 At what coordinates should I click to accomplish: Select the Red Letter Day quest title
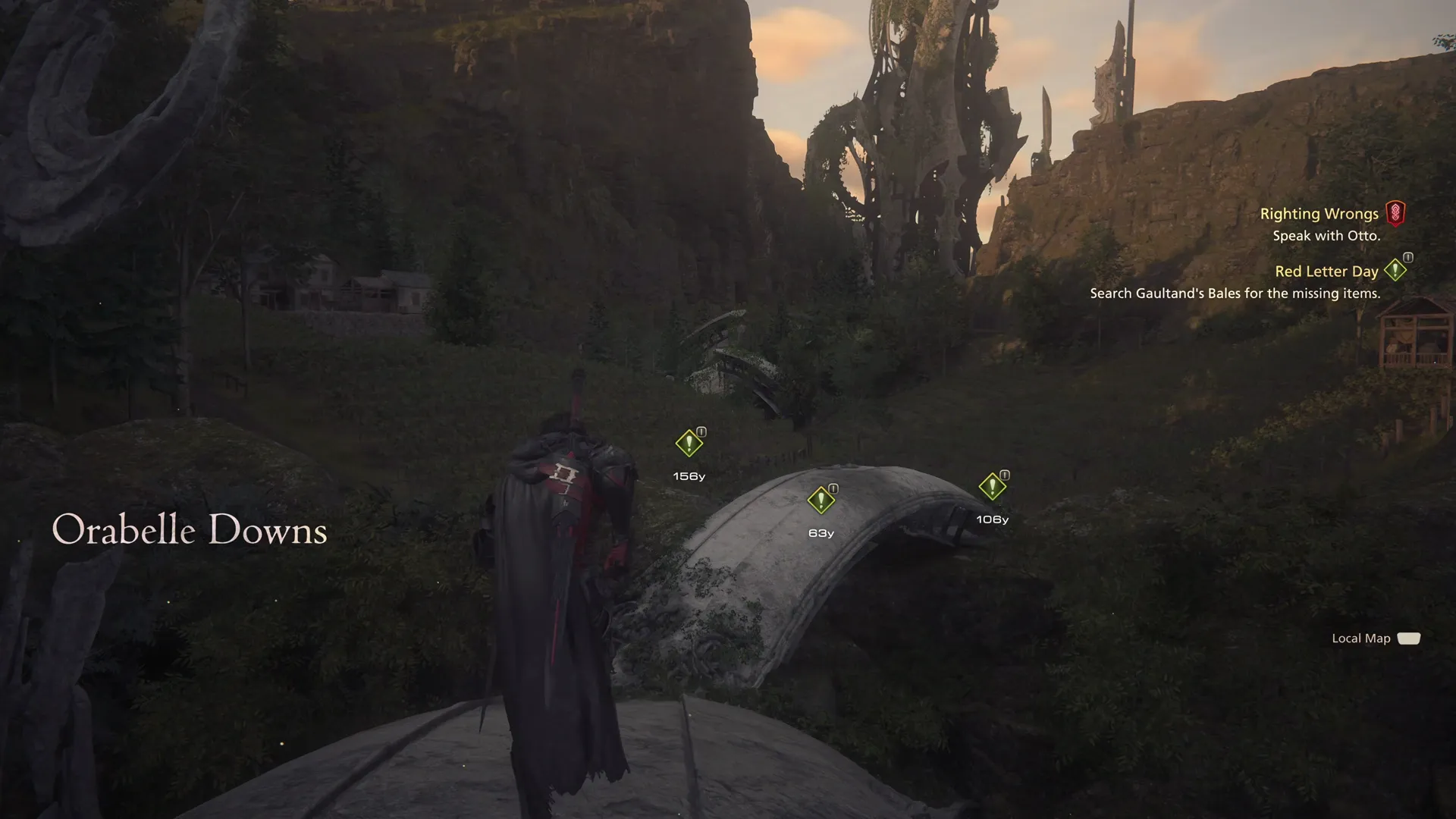click(x=1326, y=271)
